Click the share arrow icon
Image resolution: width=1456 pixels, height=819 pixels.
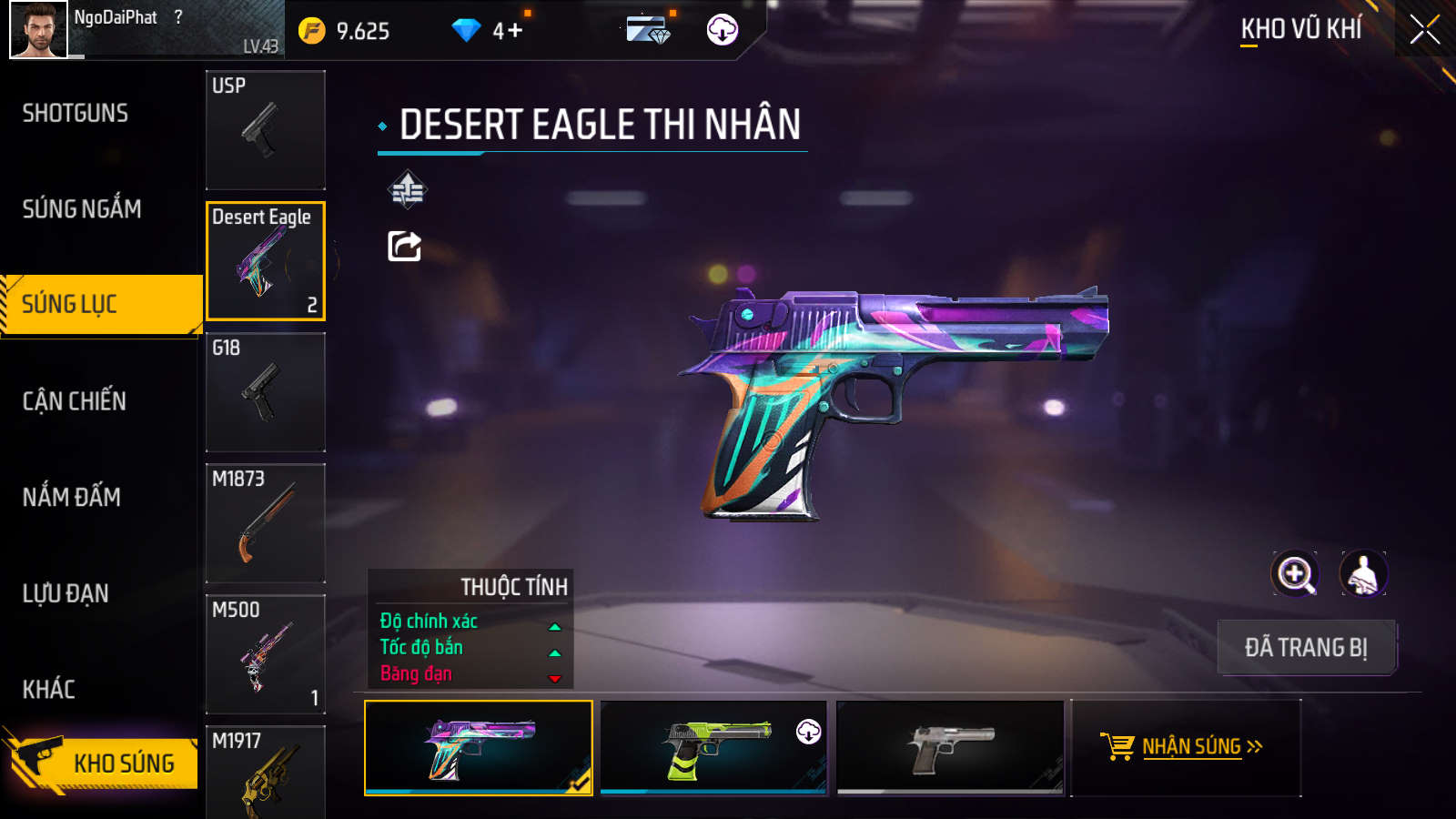click(405, 246)
